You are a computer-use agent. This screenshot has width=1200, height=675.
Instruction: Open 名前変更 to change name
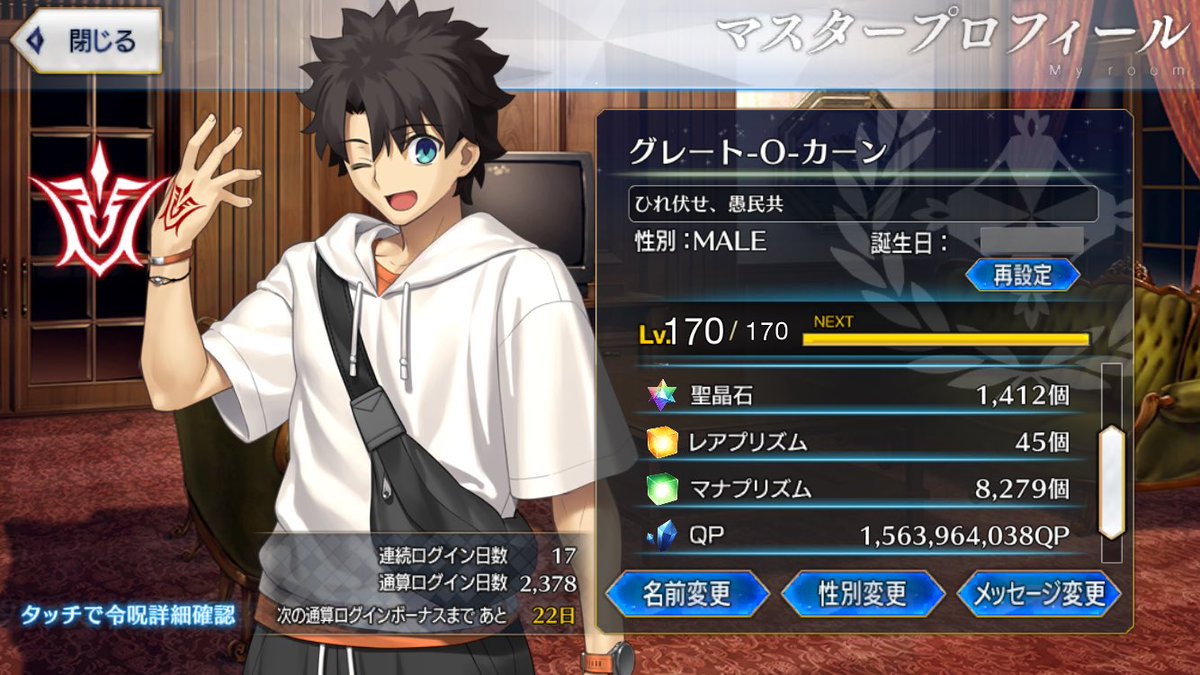pyautogui.click(x=686, y=594)
